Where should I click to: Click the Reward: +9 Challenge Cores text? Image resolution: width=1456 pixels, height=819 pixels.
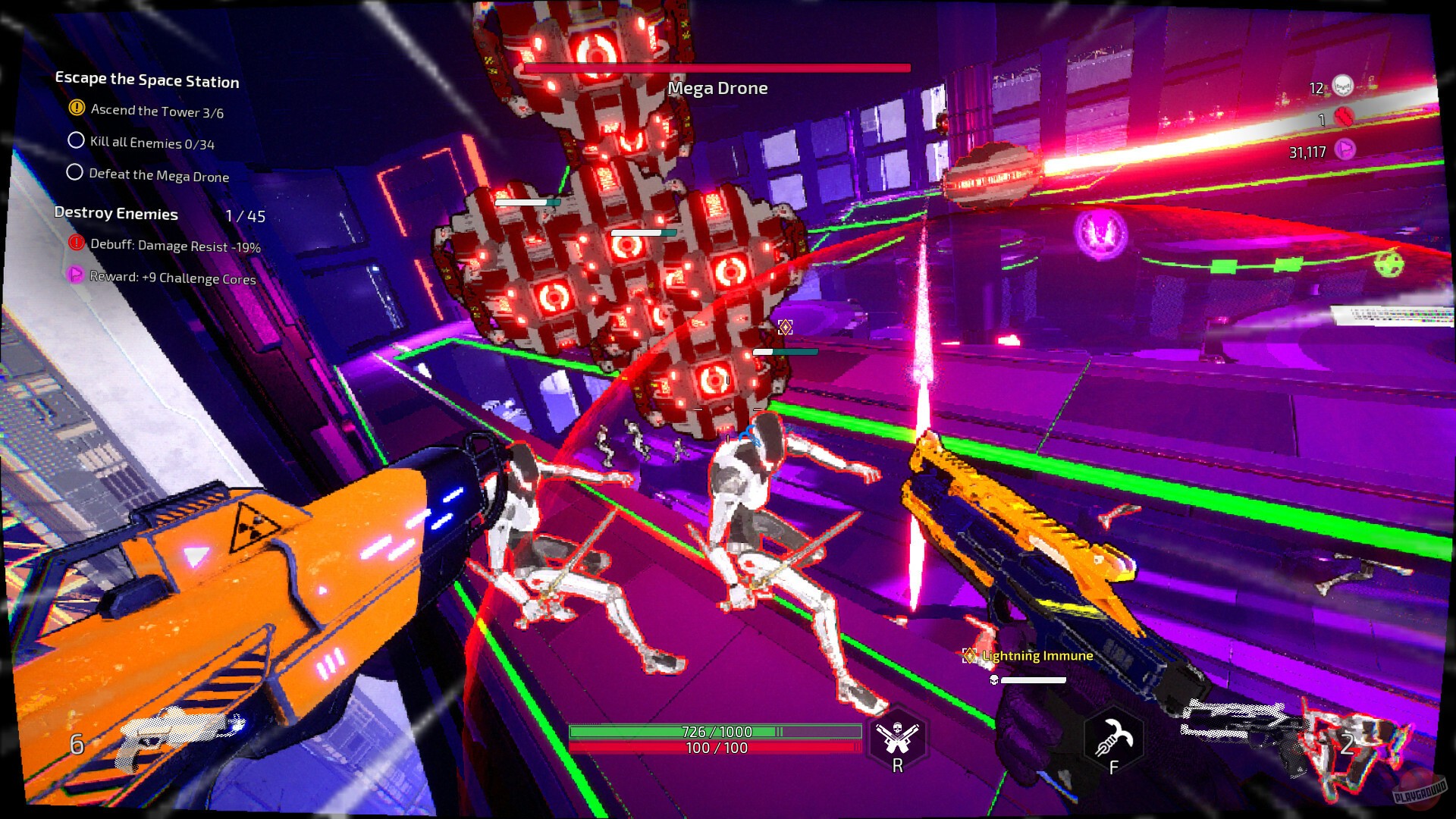[172, 279]
